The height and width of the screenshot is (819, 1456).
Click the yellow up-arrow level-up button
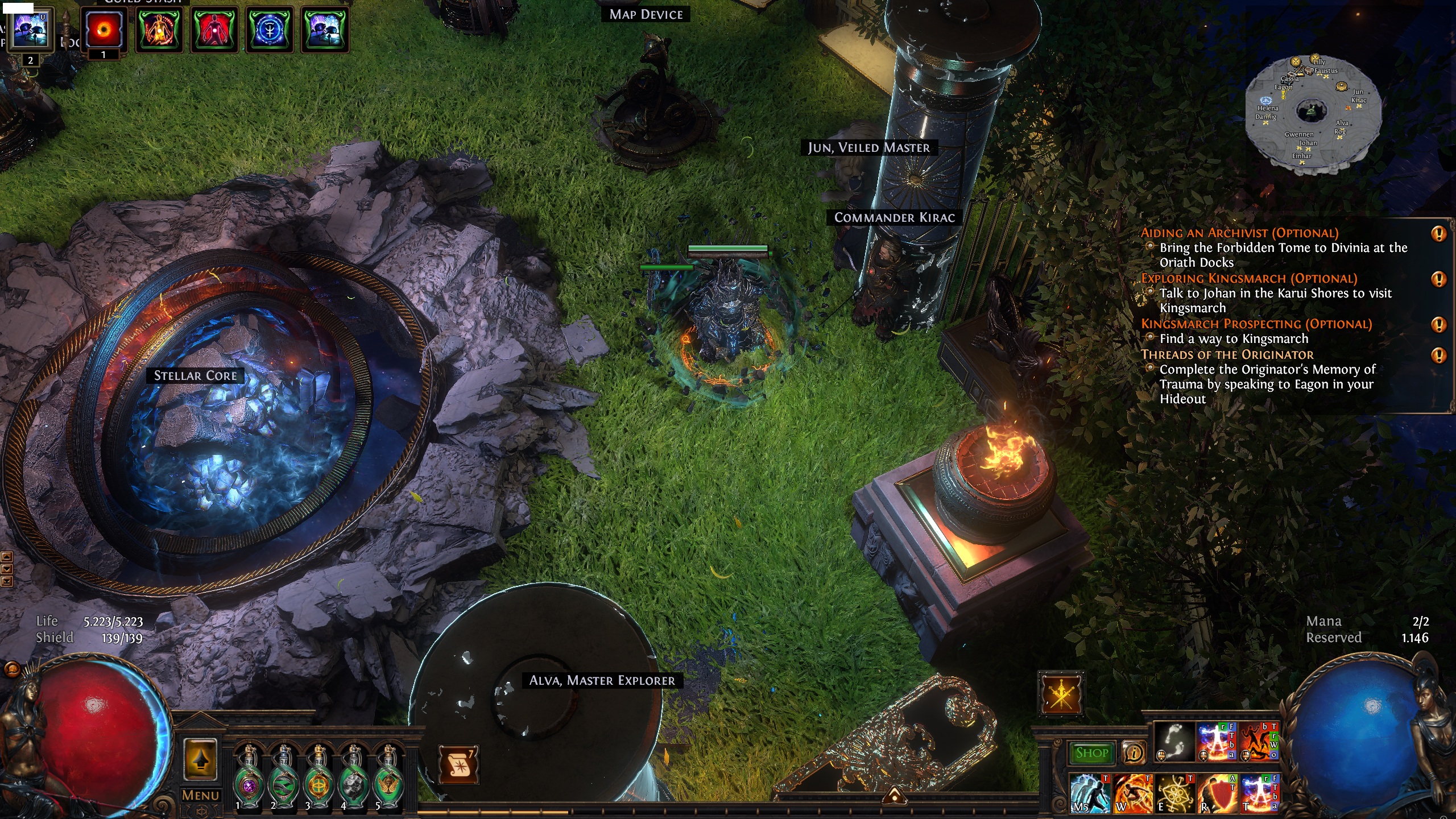[200, 759]
